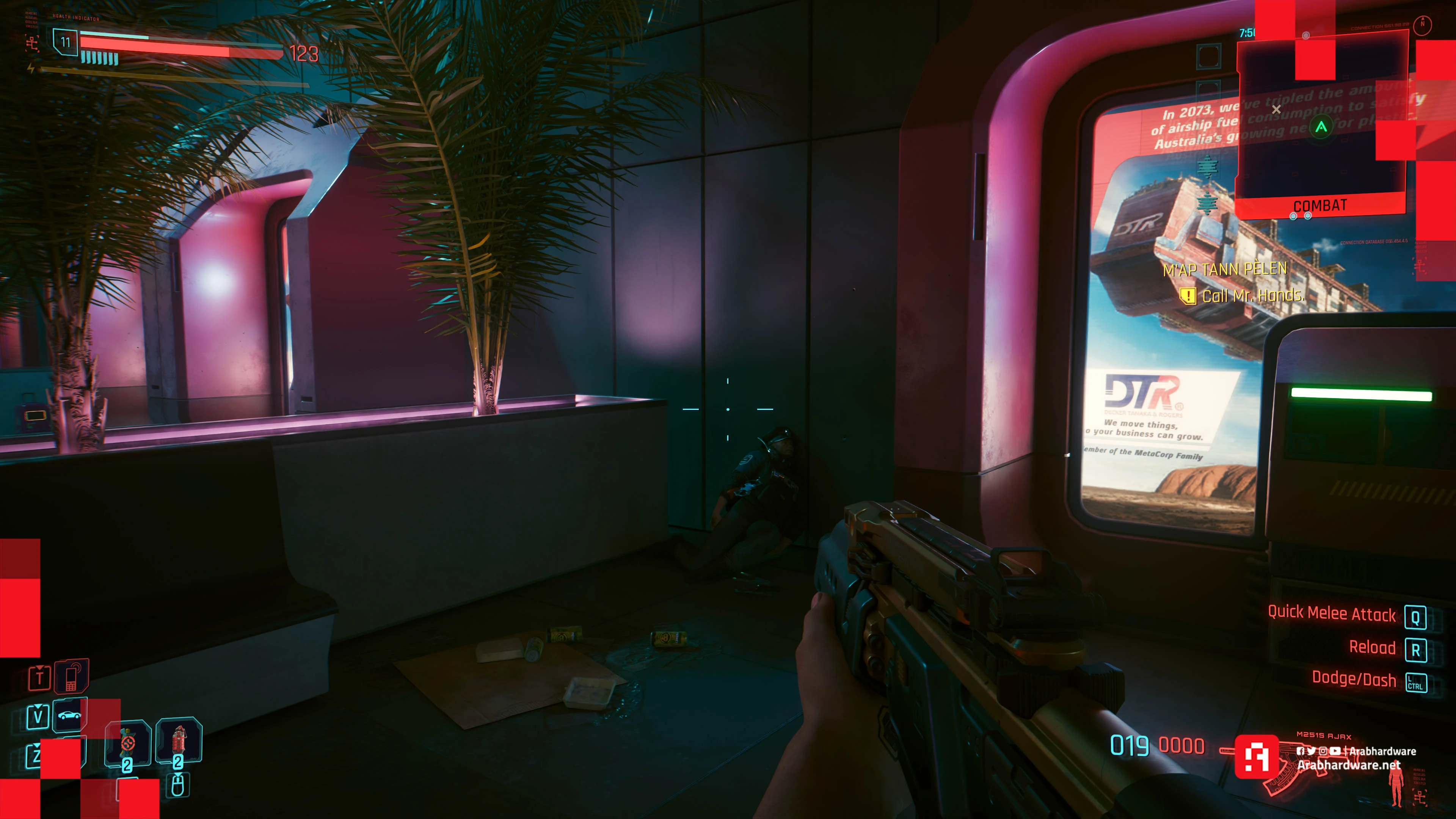The image size is (1456, 819).
Task: Call your vehicle with the car icon
Action: (x=69, y=715)
